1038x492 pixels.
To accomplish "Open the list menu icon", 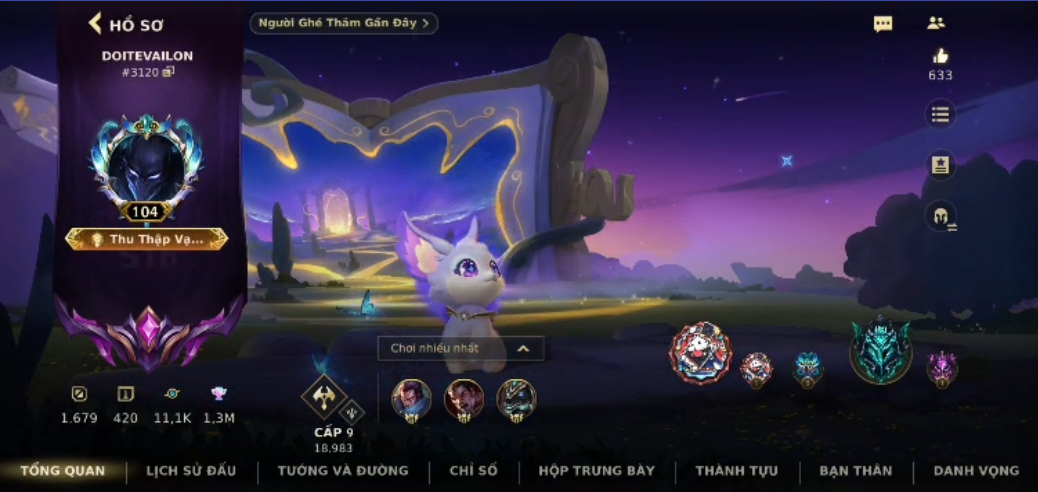I will pyautogui.click(x=940, y=114).
